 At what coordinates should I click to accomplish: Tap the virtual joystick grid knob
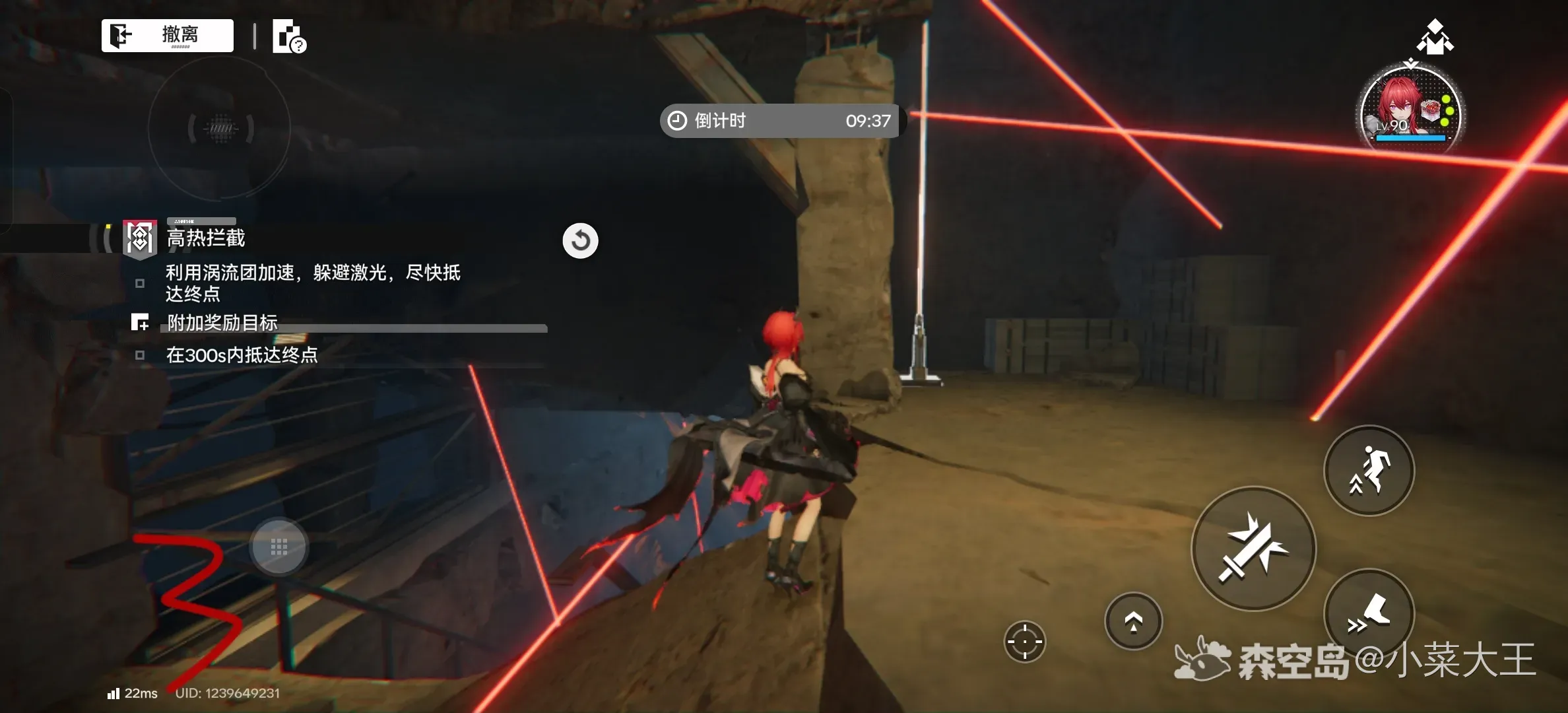tap(279, 547)
